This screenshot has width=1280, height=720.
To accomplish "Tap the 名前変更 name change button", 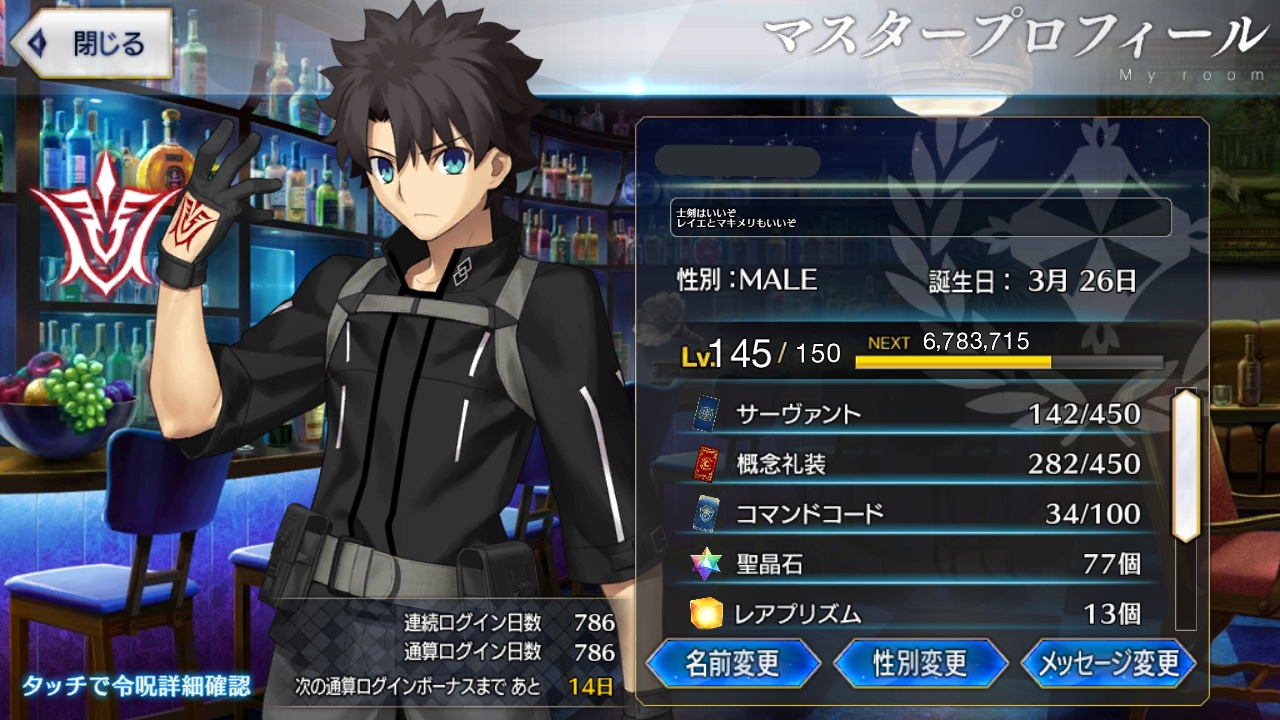I will 733,663.
